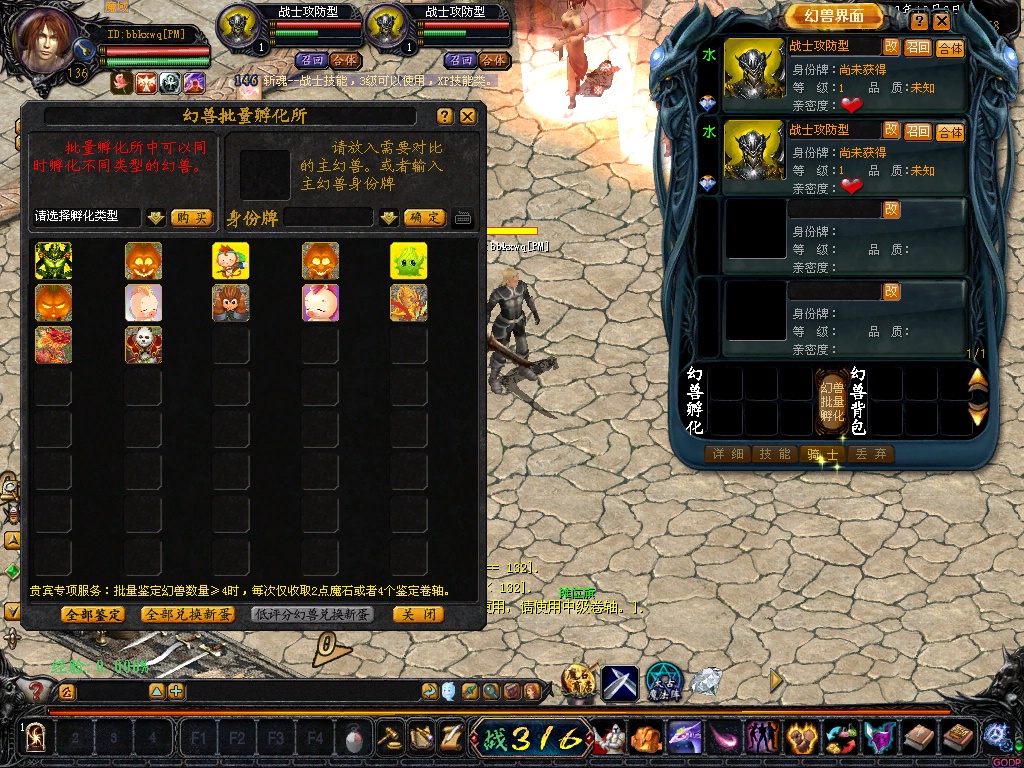1024x768 pixels.
Task: Click 全部兑换新蛋 exchange all button
Action: tap(188, 614)
